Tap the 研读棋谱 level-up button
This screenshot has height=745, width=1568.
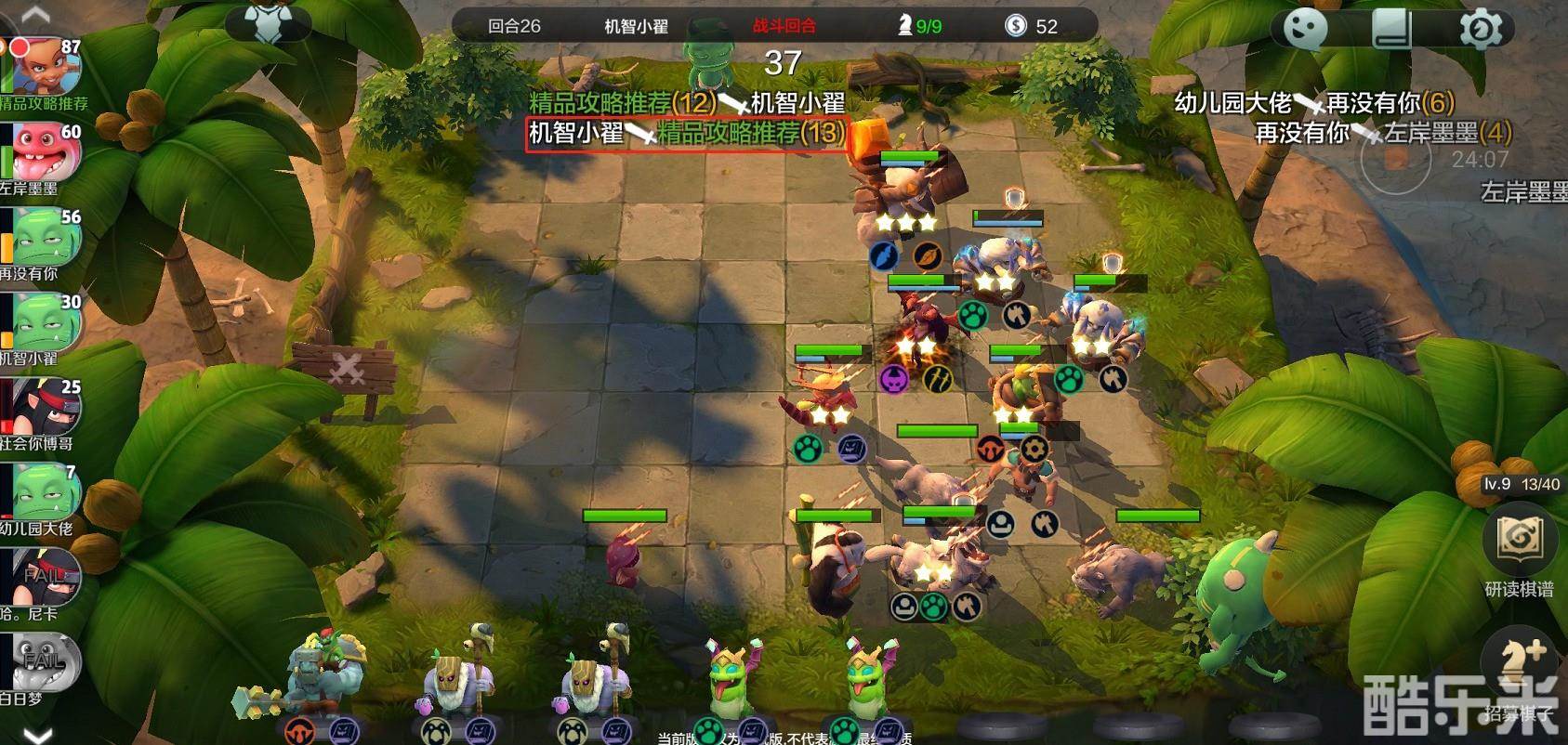(1519, 543)
